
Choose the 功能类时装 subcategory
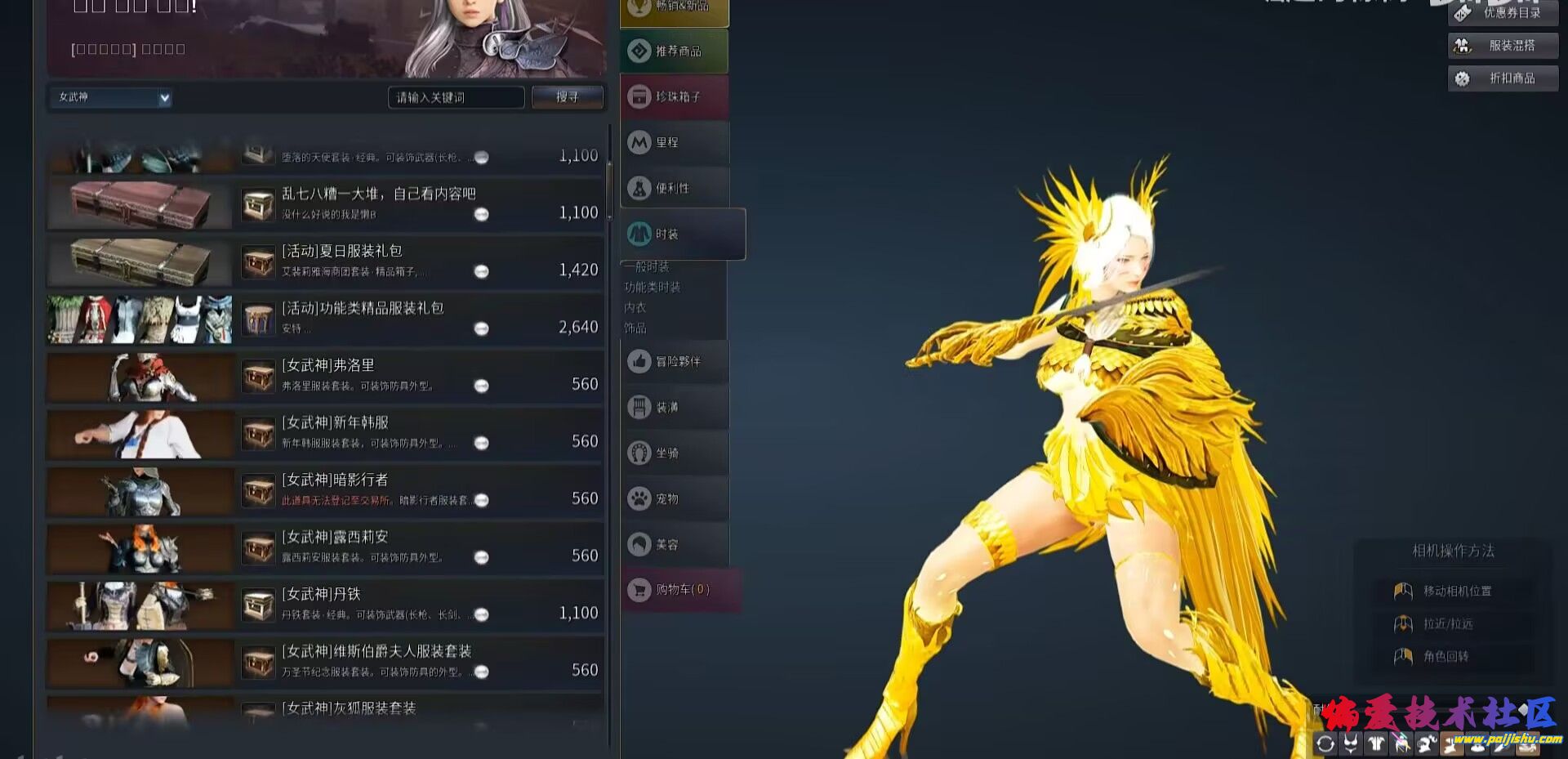coord(653,287)
